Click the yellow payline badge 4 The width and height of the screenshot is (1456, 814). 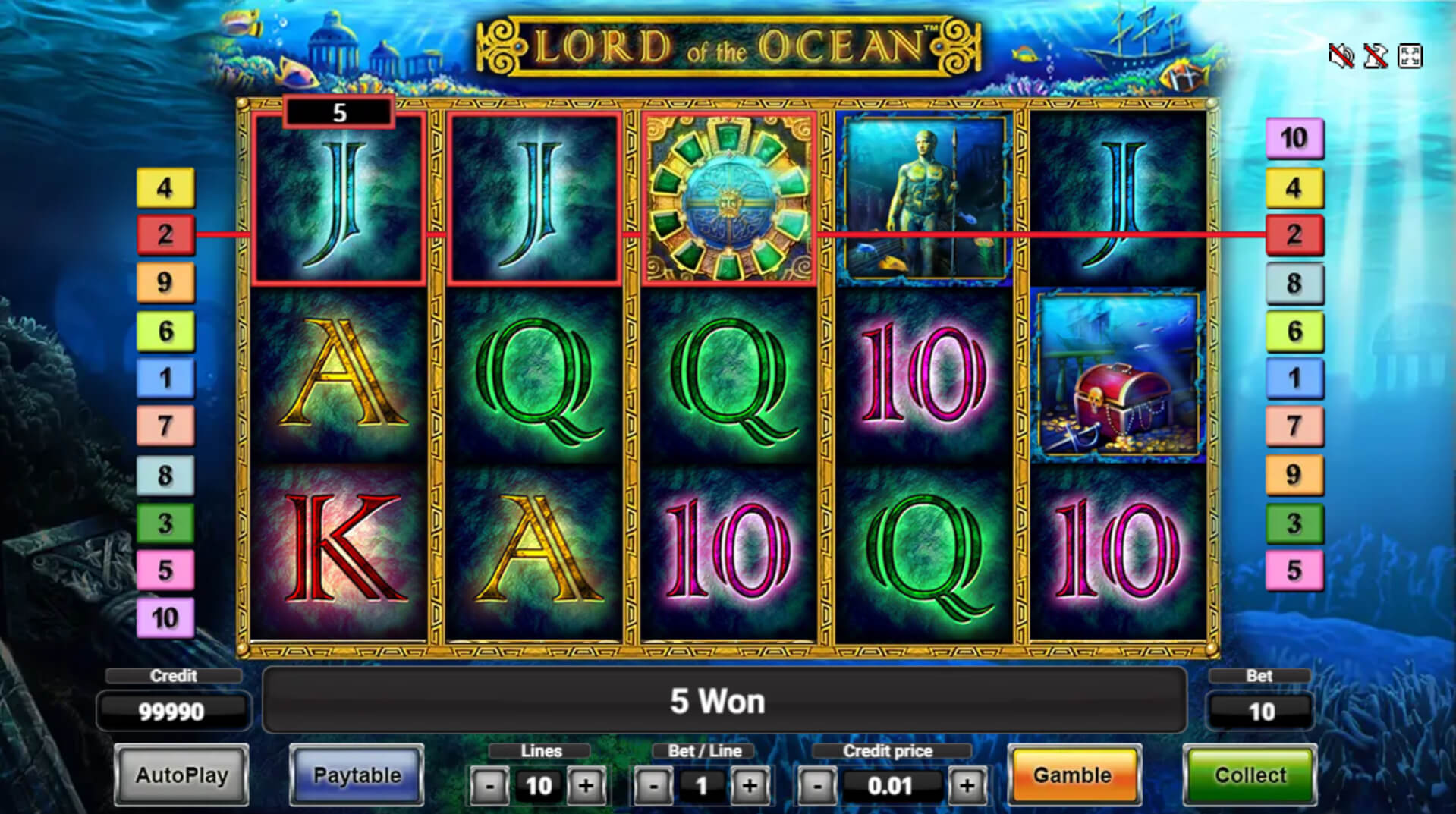point(165,187)
